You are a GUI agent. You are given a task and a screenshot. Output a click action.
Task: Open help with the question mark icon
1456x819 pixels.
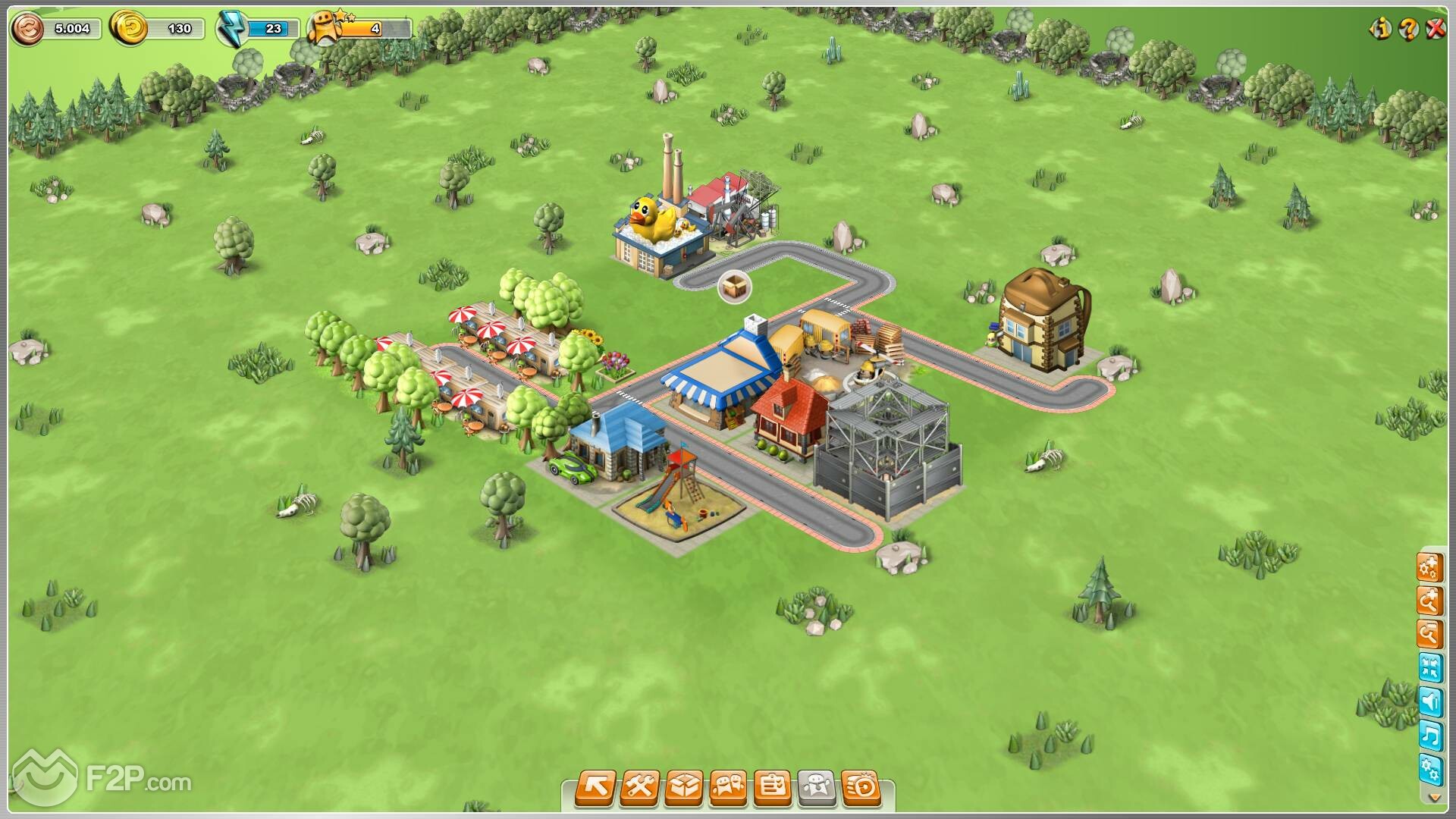(1407, 29)
